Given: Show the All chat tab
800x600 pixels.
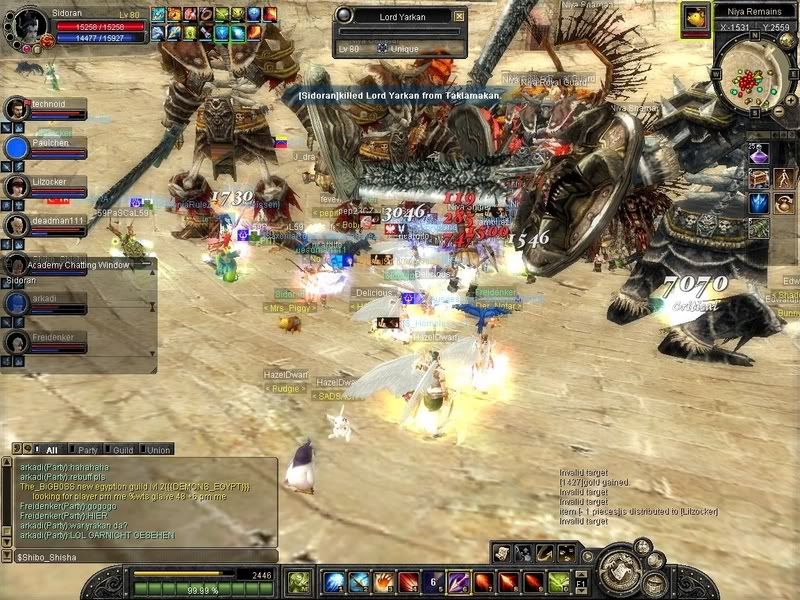Looking at the screenshot, I should pyautogui.click(x=48, y=450).
